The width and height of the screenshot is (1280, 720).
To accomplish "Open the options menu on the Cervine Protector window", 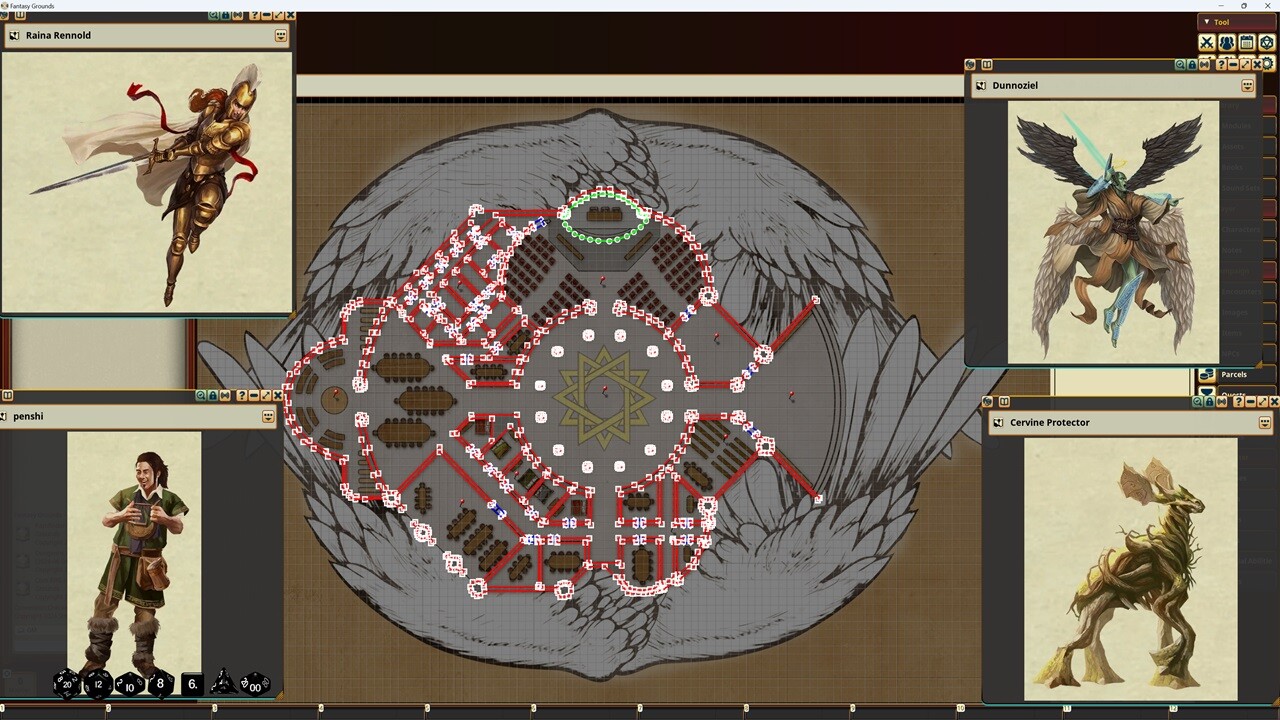I will [1264, 422].
